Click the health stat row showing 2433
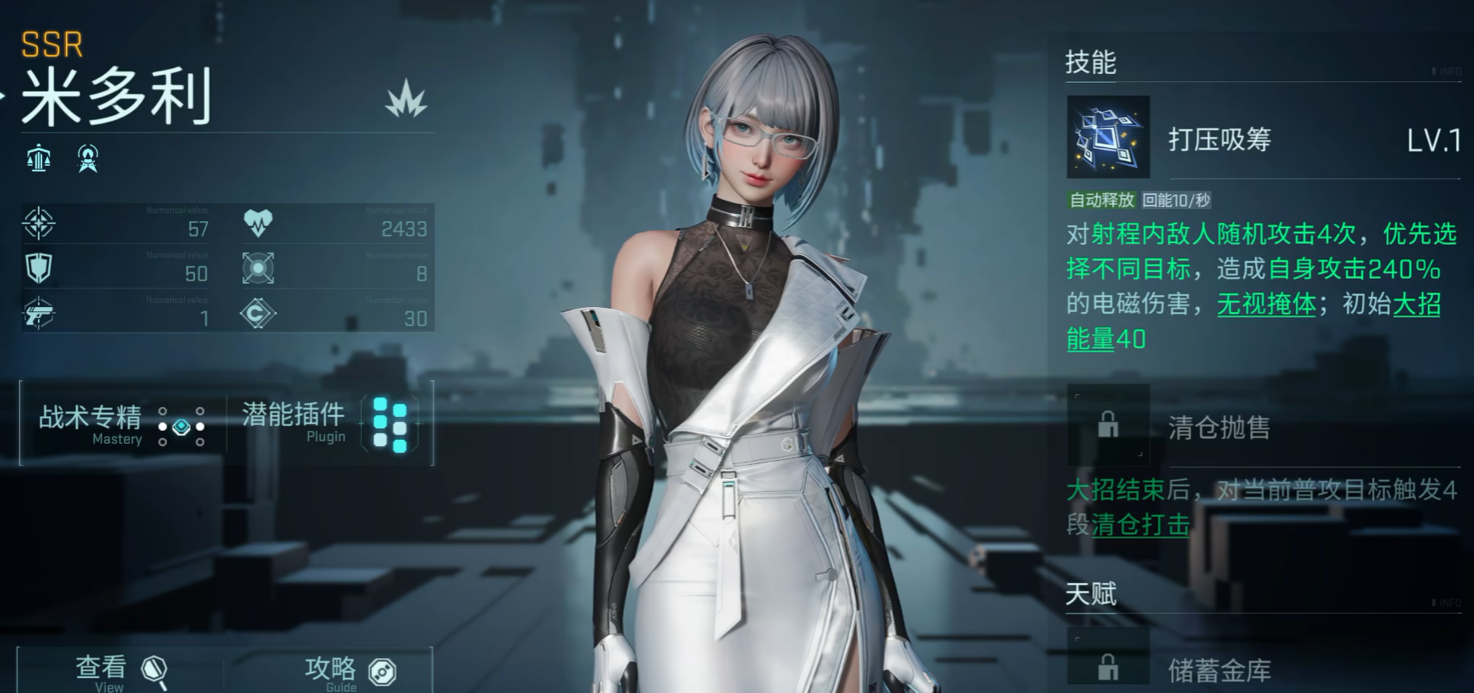Viewport: 1474px width, 693px height. [338, 226]
